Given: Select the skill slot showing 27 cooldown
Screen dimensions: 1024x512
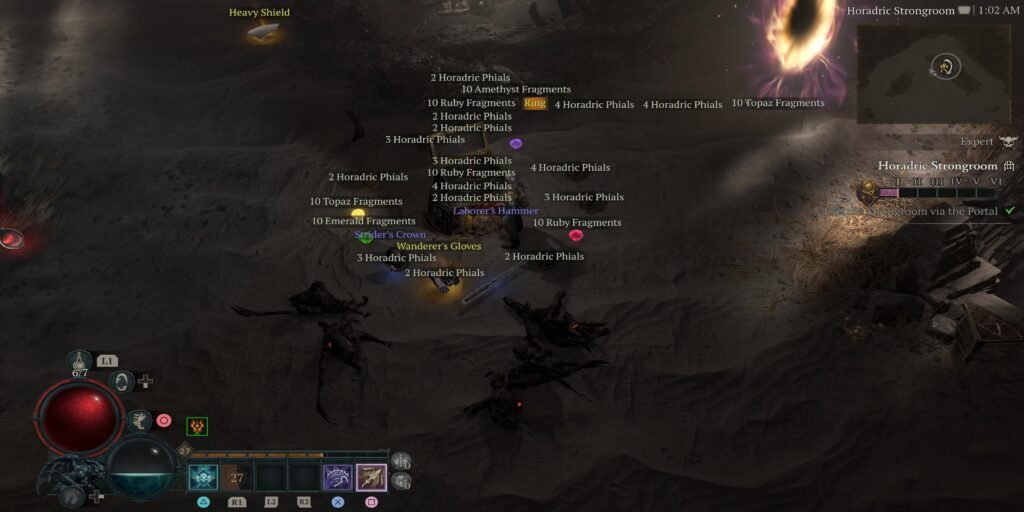Looking at the screenshot, I should coord(237,478).
